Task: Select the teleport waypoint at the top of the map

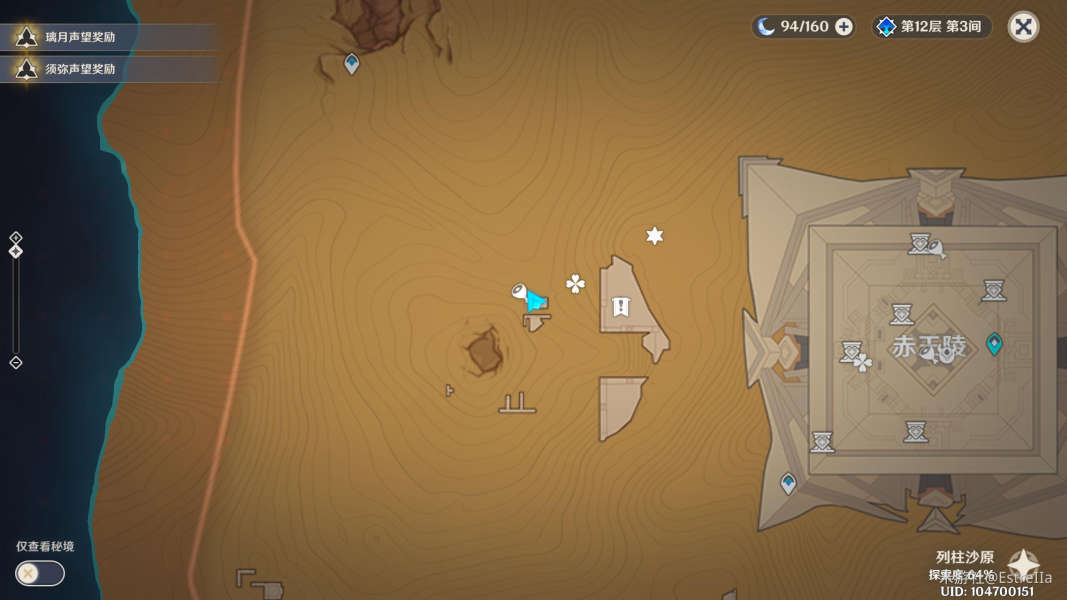Action: tap(351, 64)
